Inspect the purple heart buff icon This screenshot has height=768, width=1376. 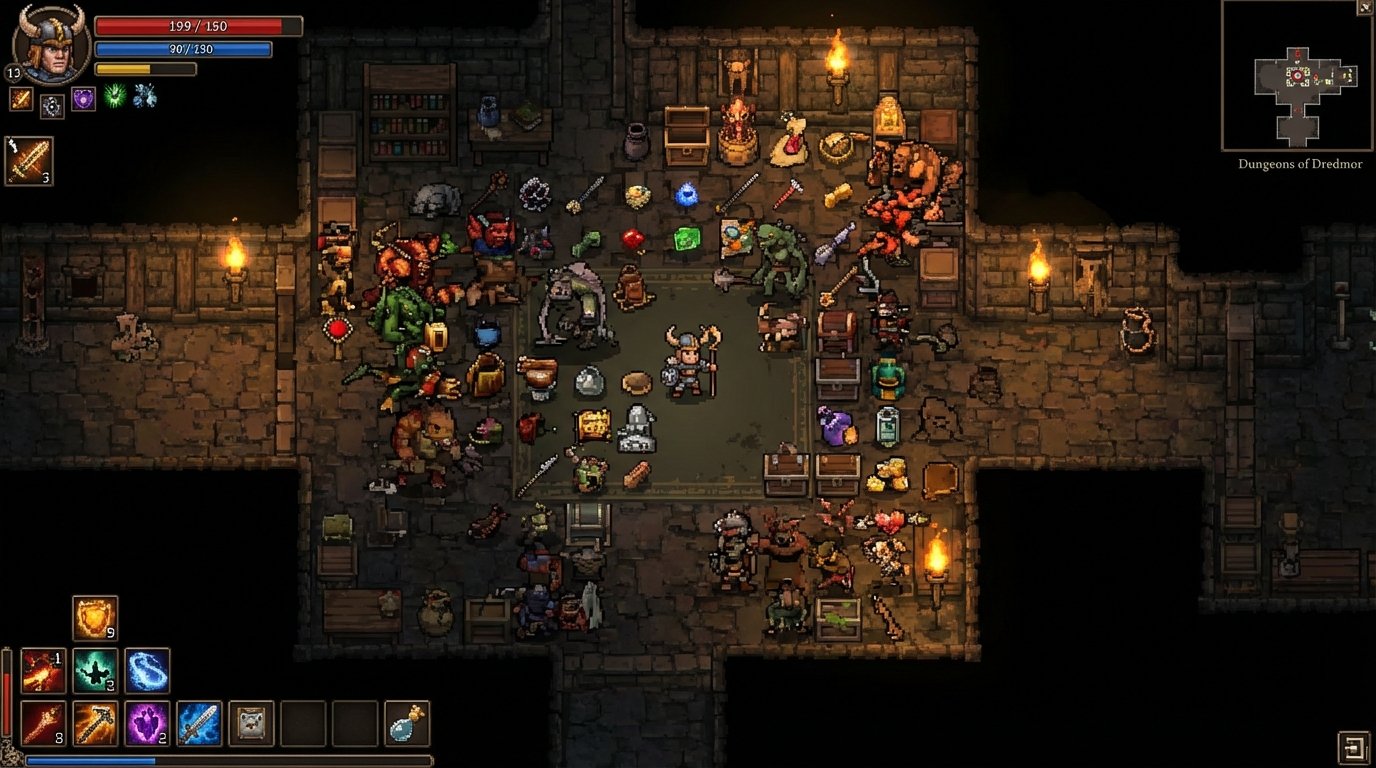(83, 99)
